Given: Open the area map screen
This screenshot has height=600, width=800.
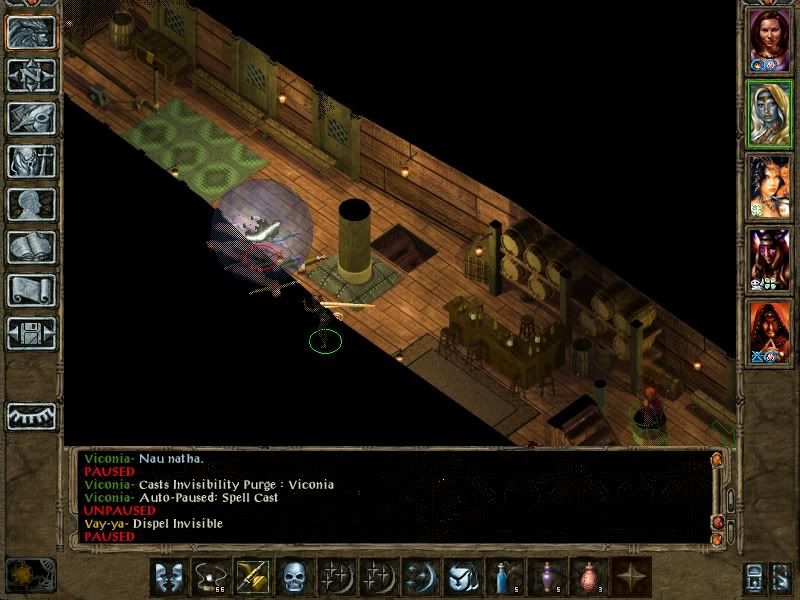Looking at the screenshot, I should pos(31,76).
